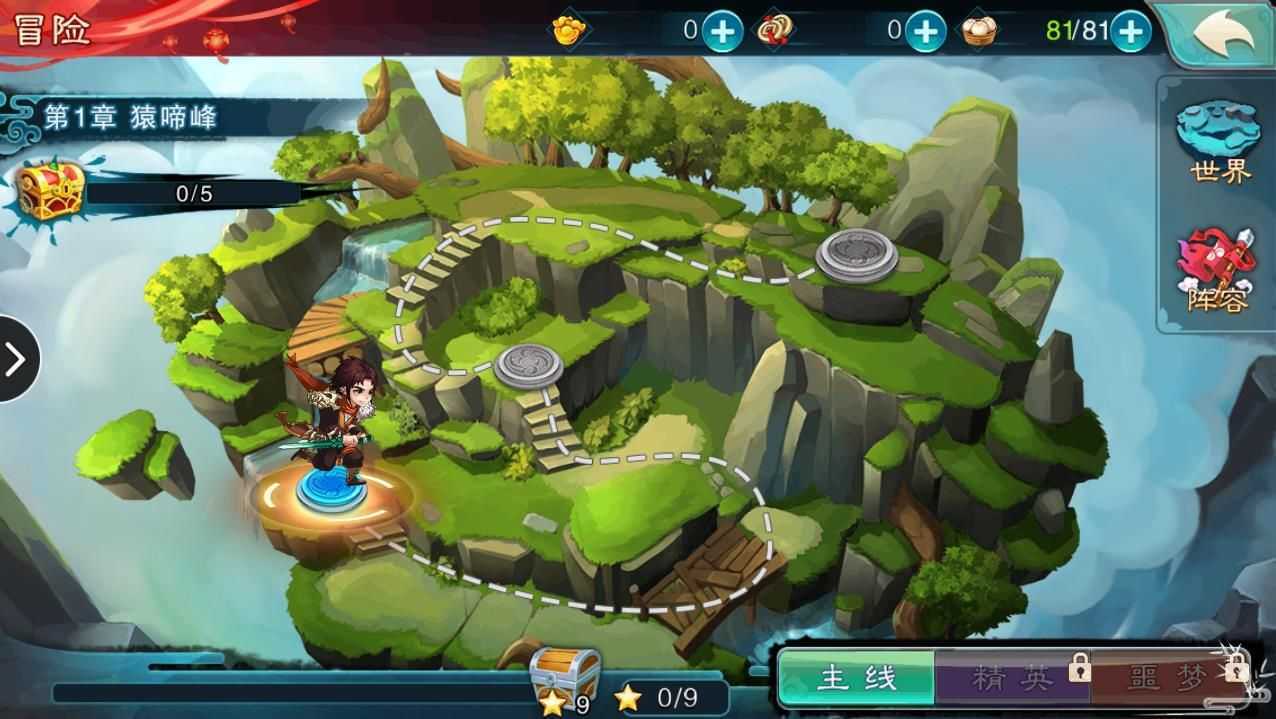This screenshot has width=1276, height=719.
Task: Add coins with the plus button
Action: tap(925, 31)
